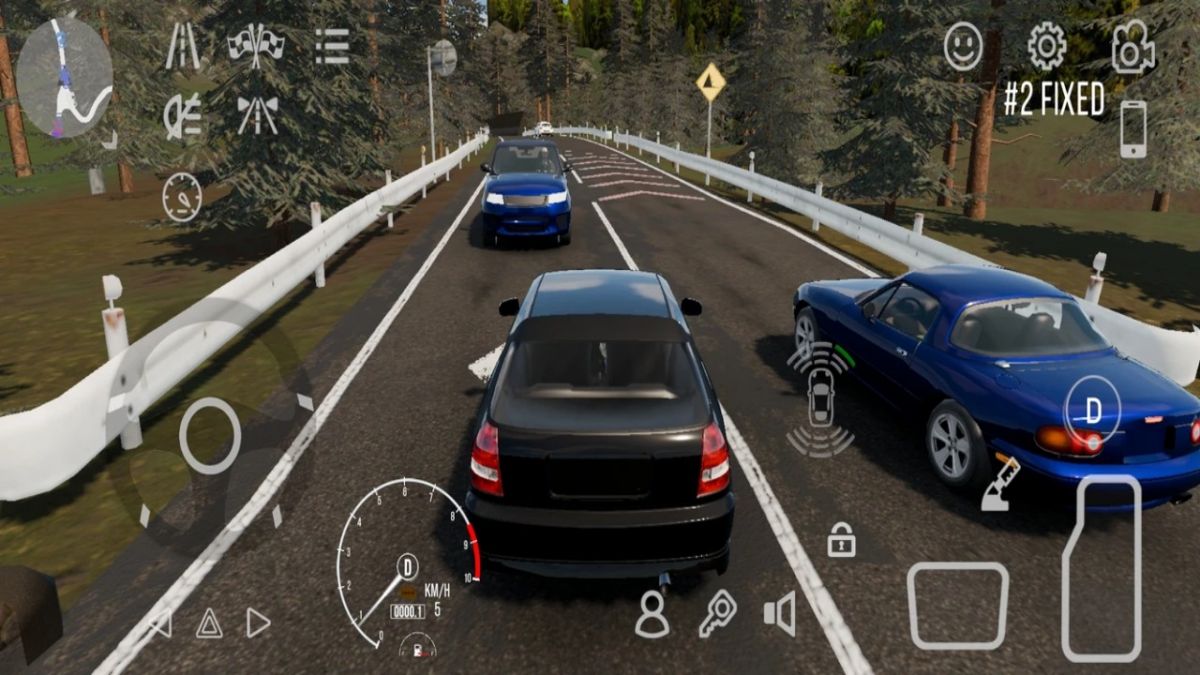
Task: Toggle the engine with the key icon
Action: [716, 613]
